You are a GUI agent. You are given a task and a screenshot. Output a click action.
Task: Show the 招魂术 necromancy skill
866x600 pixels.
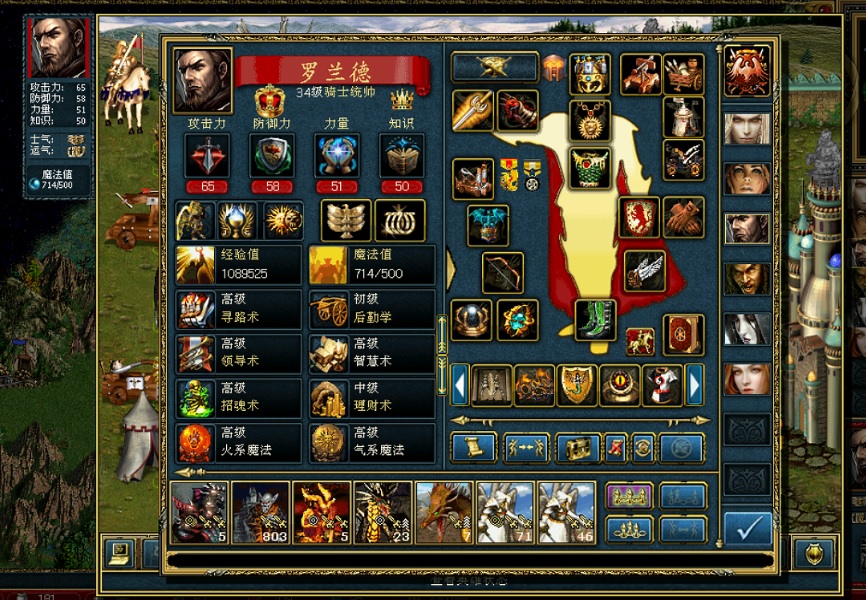238,398
